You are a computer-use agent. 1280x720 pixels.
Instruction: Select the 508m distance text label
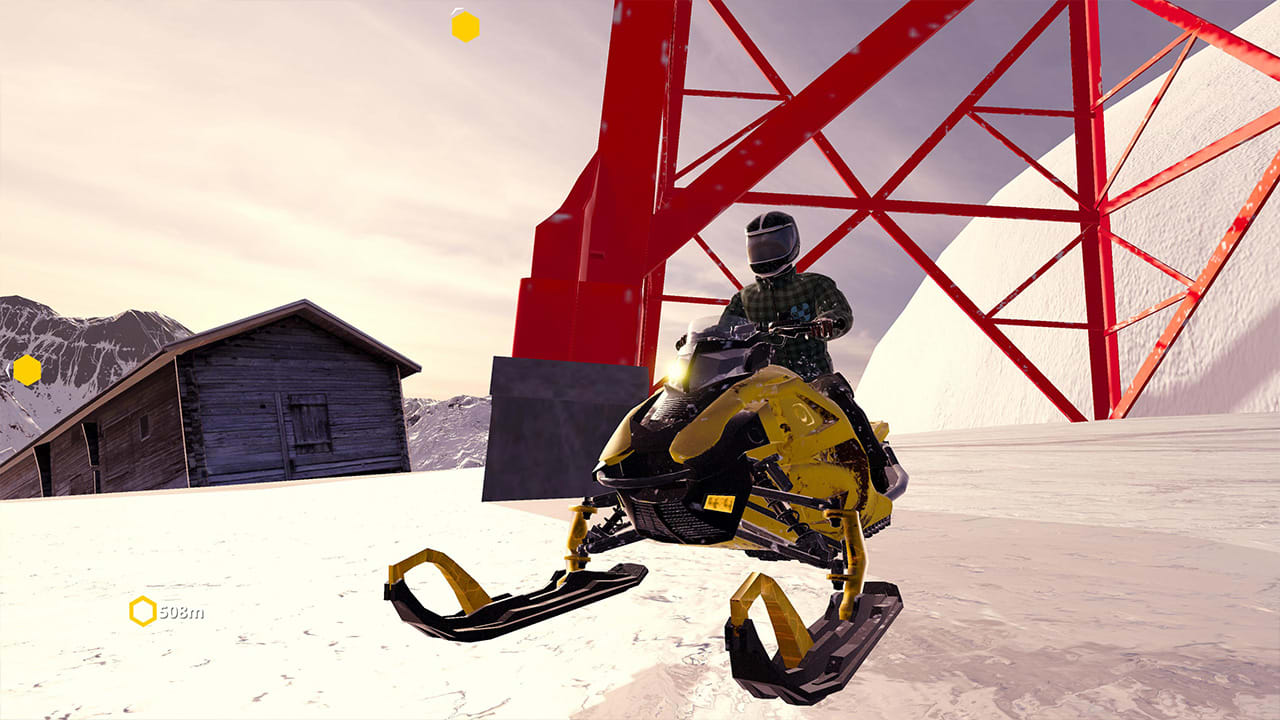coord(182,610)
